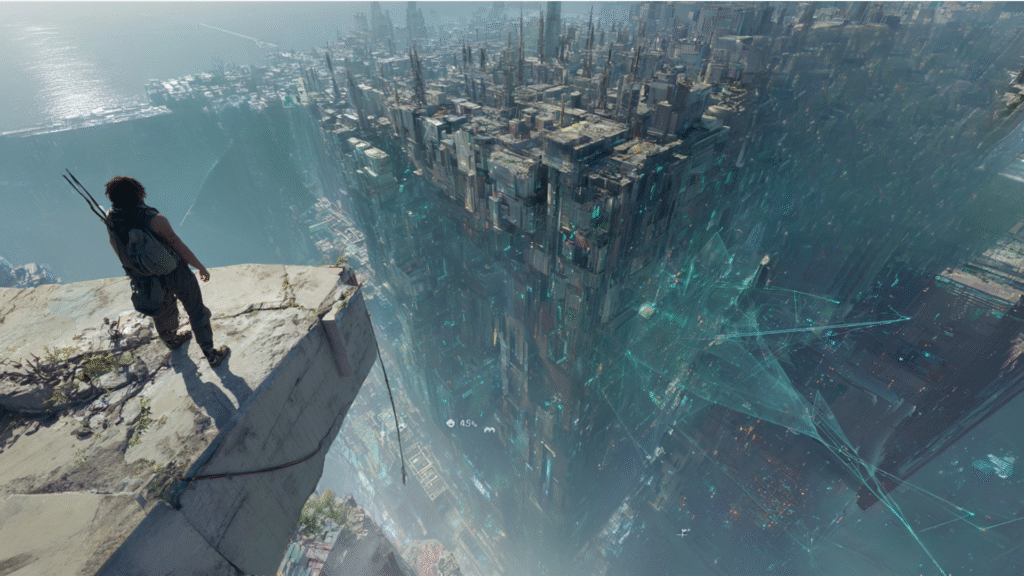Image resolution: width=1024 pixels, height=576 pixels.
Task: Click the round icon beside the 45% readout
Action: coord(451,424)
